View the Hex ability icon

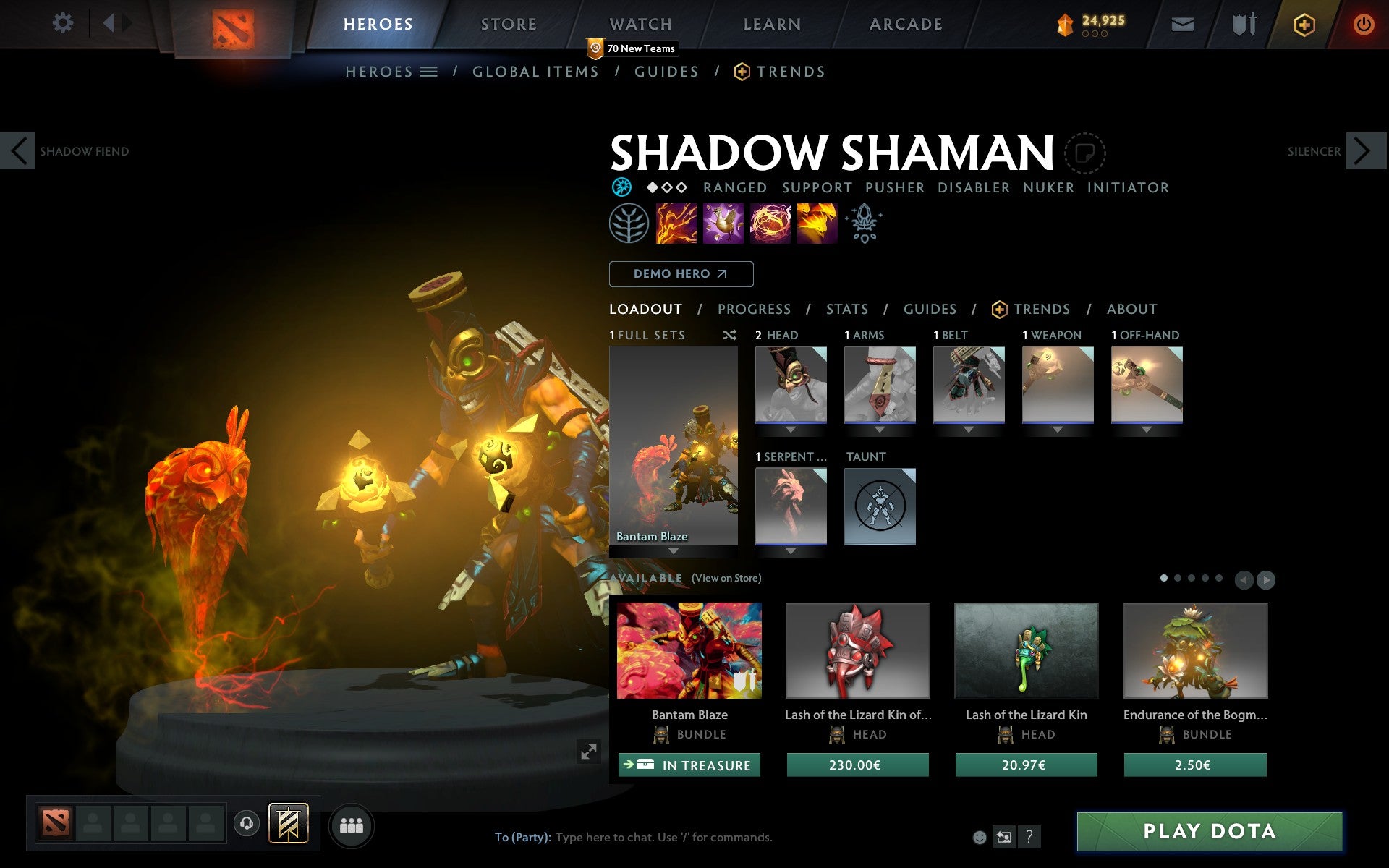[x=722, y=224]
